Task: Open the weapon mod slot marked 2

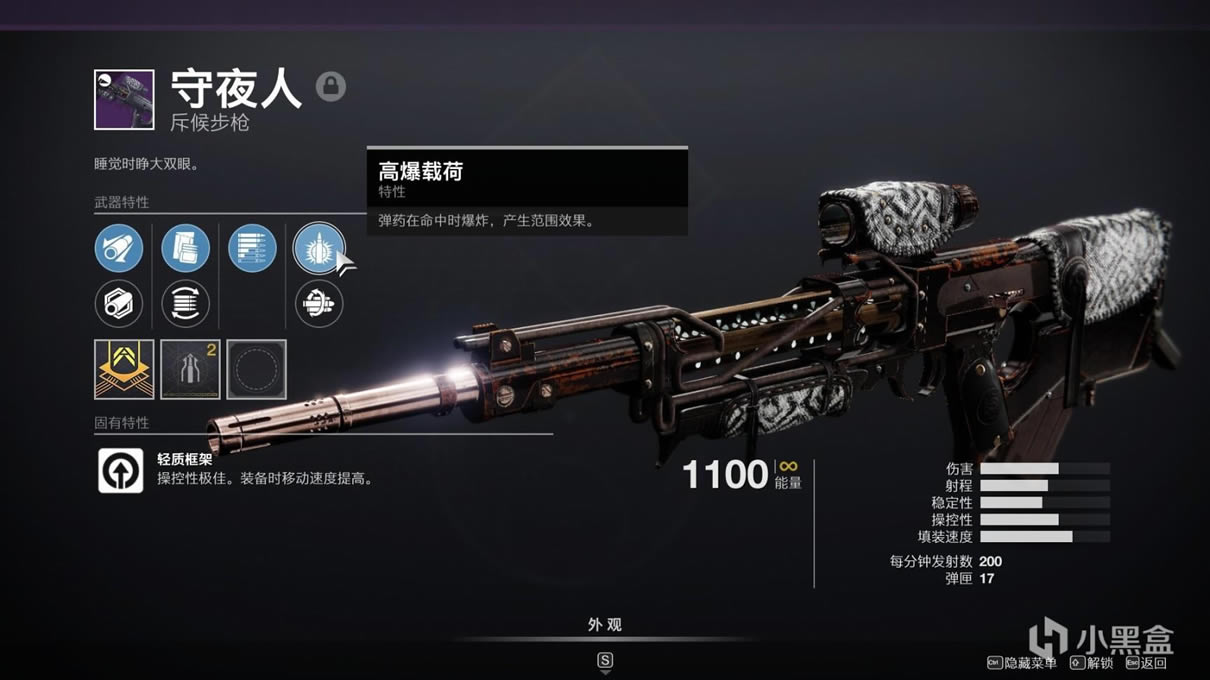Action: coord(190,370)
